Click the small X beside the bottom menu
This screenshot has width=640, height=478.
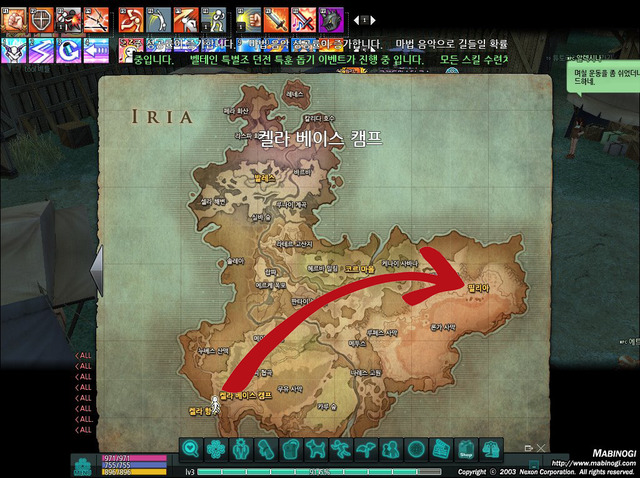(x=541, y=448)
